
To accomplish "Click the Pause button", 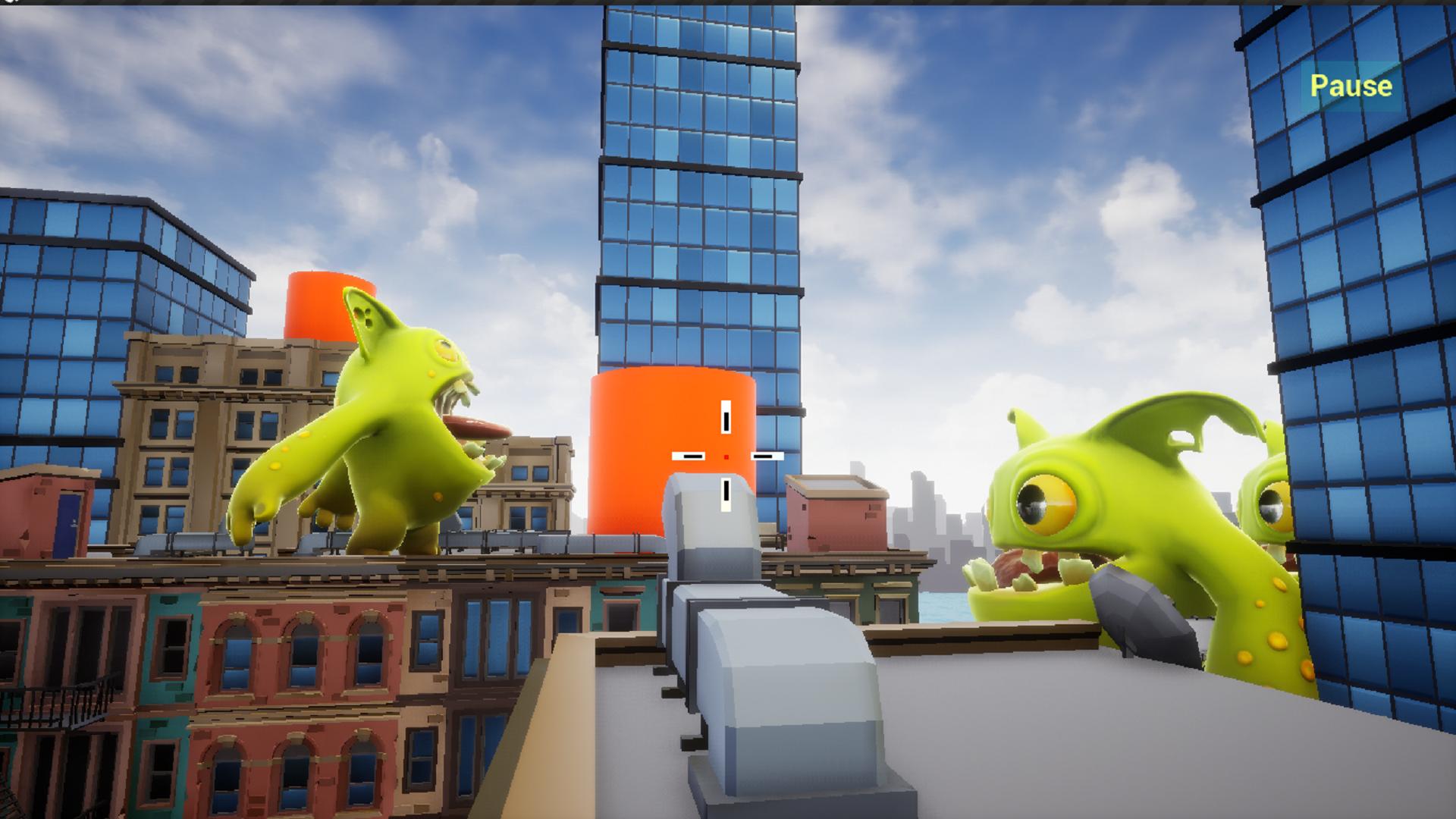I will [1351, 86].
